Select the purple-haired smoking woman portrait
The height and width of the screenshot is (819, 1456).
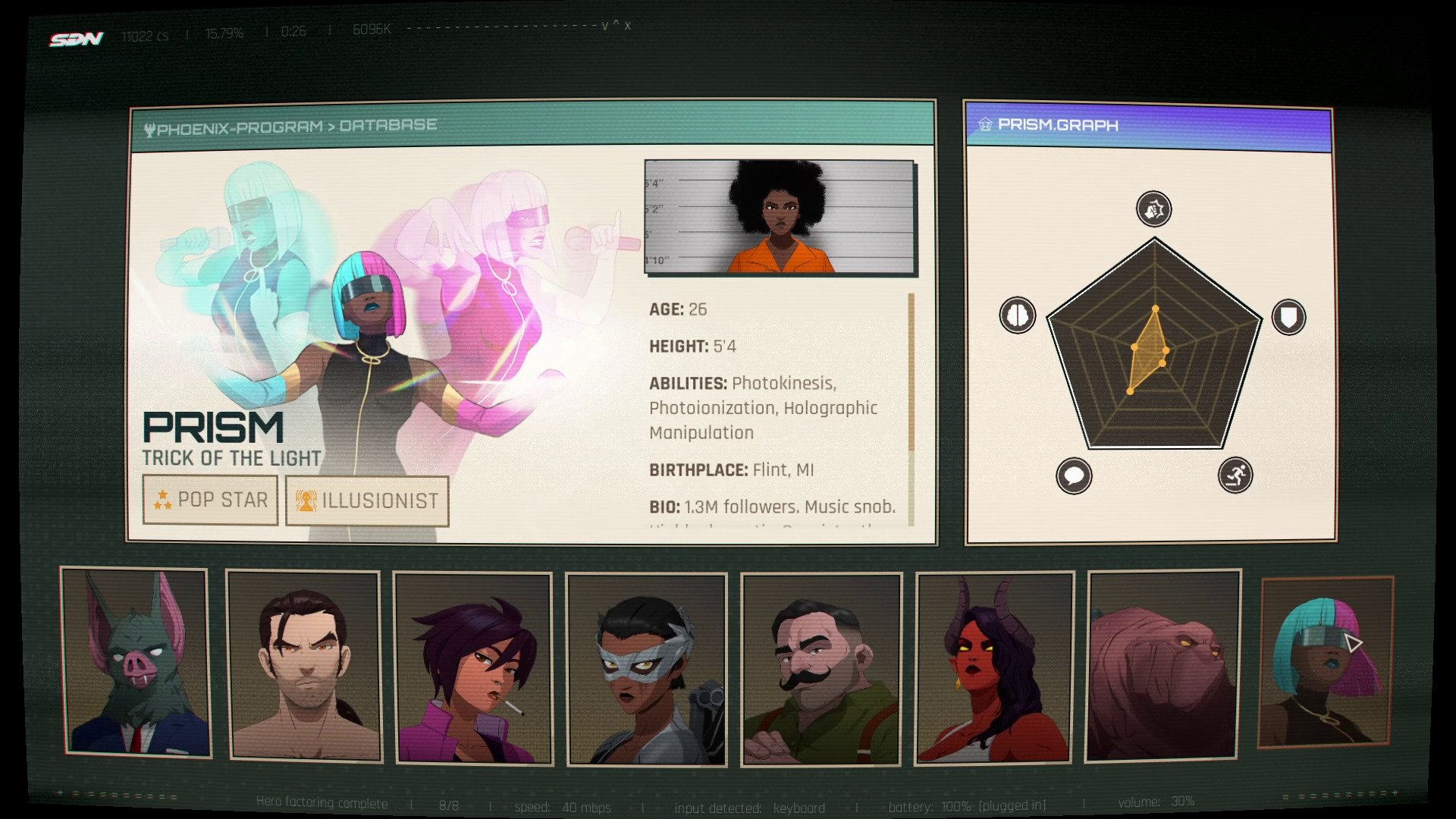(472, 668)
